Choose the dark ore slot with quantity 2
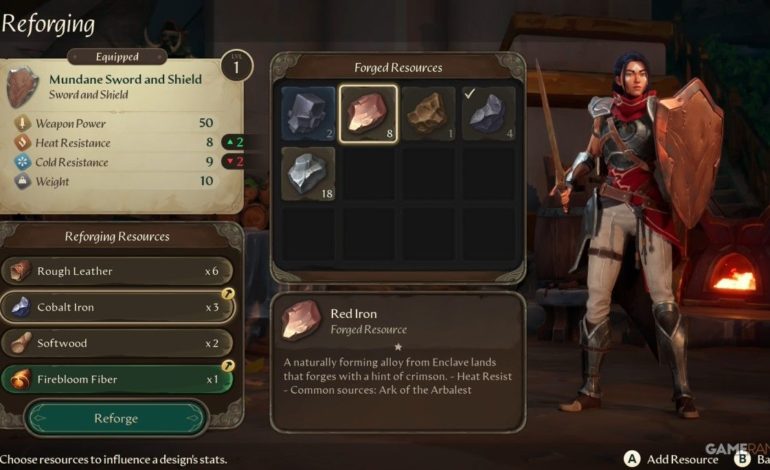The image size is (770, 470). (x=308, y=113)
